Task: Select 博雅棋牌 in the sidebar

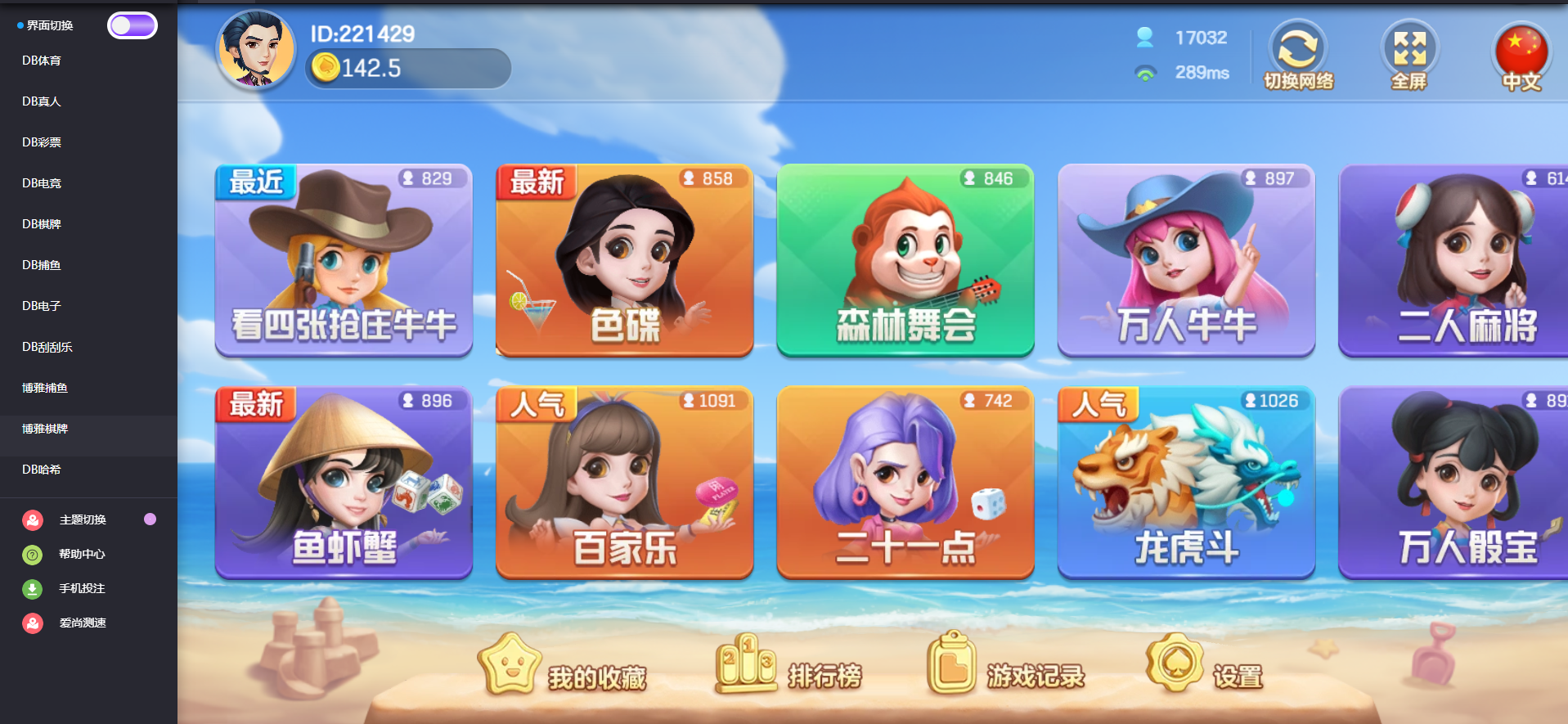Action: pos(45,428)
